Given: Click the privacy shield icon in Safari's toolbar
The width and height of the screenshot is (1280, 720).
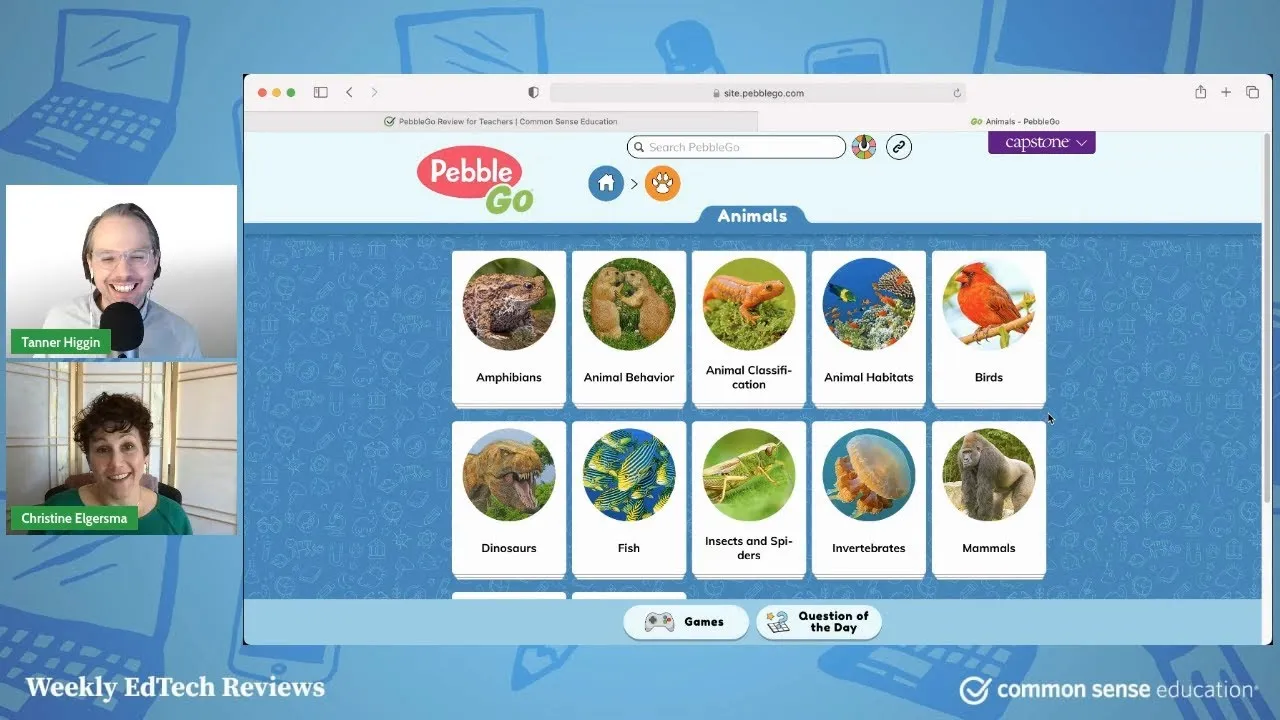Looking at the screenshot, I should click(x=533, y=91).
